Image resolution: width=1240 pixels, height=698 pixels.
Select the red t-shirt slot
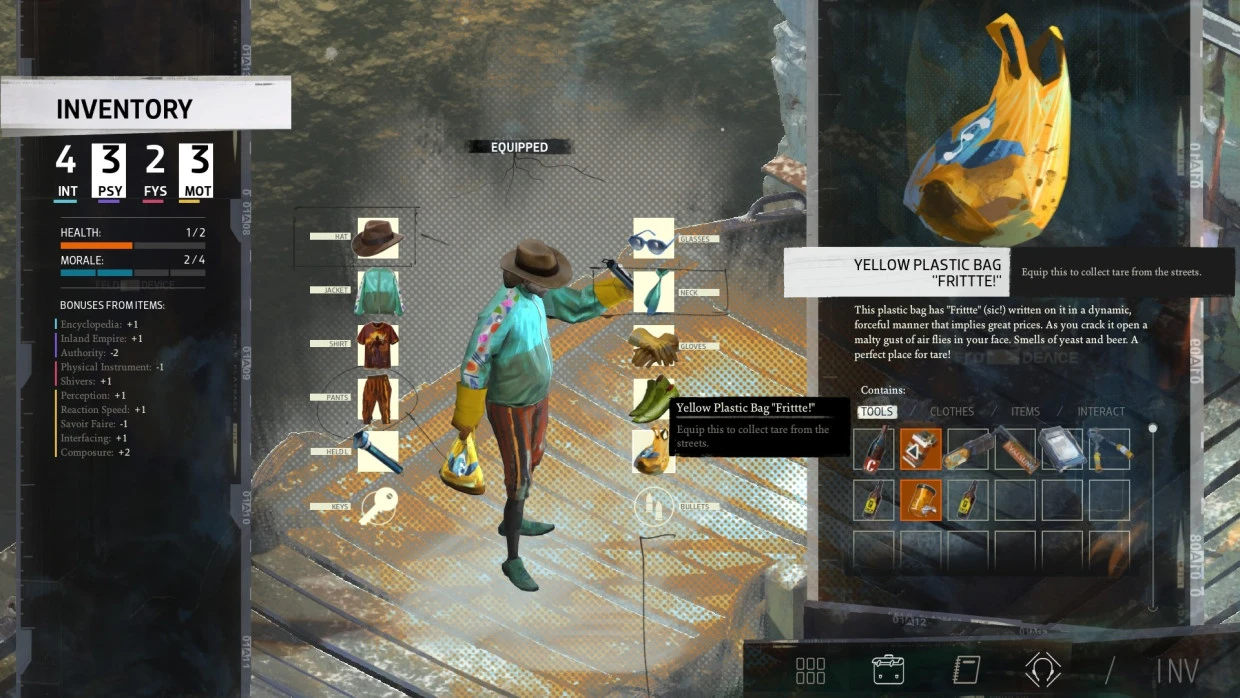378,345
